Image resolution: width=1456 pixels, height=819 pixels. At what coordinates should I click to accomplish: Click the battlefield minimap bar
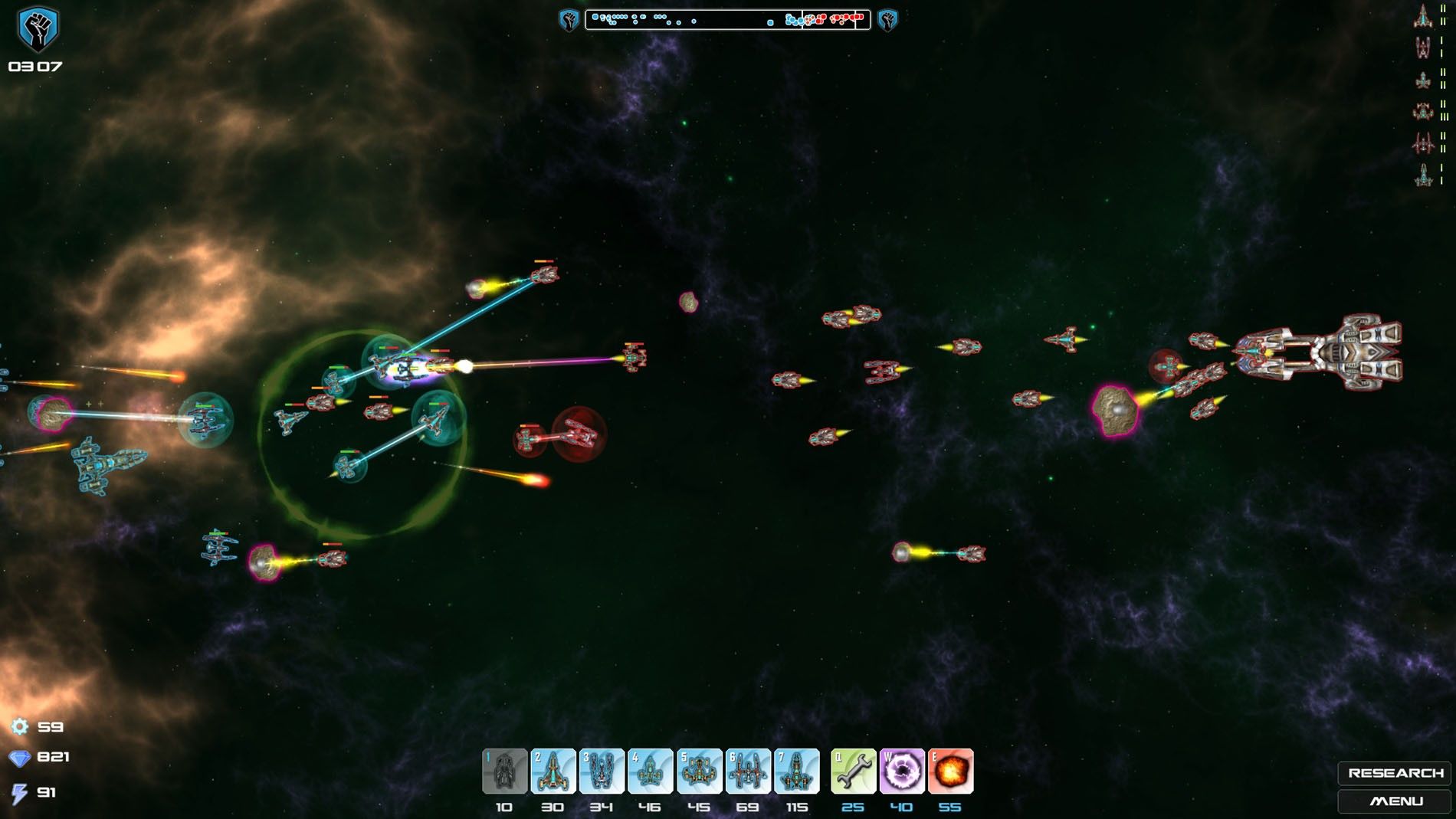[727, 19]
